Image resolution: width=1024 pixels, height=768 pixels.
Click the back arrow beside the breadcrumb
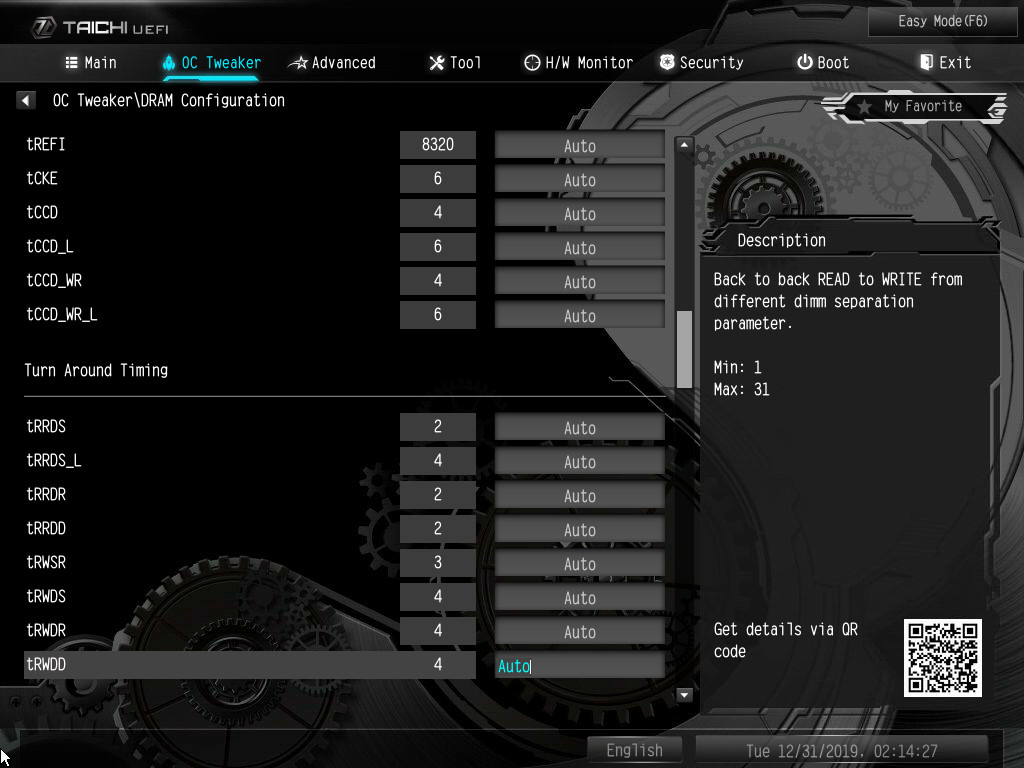click(x=26, y=100)
